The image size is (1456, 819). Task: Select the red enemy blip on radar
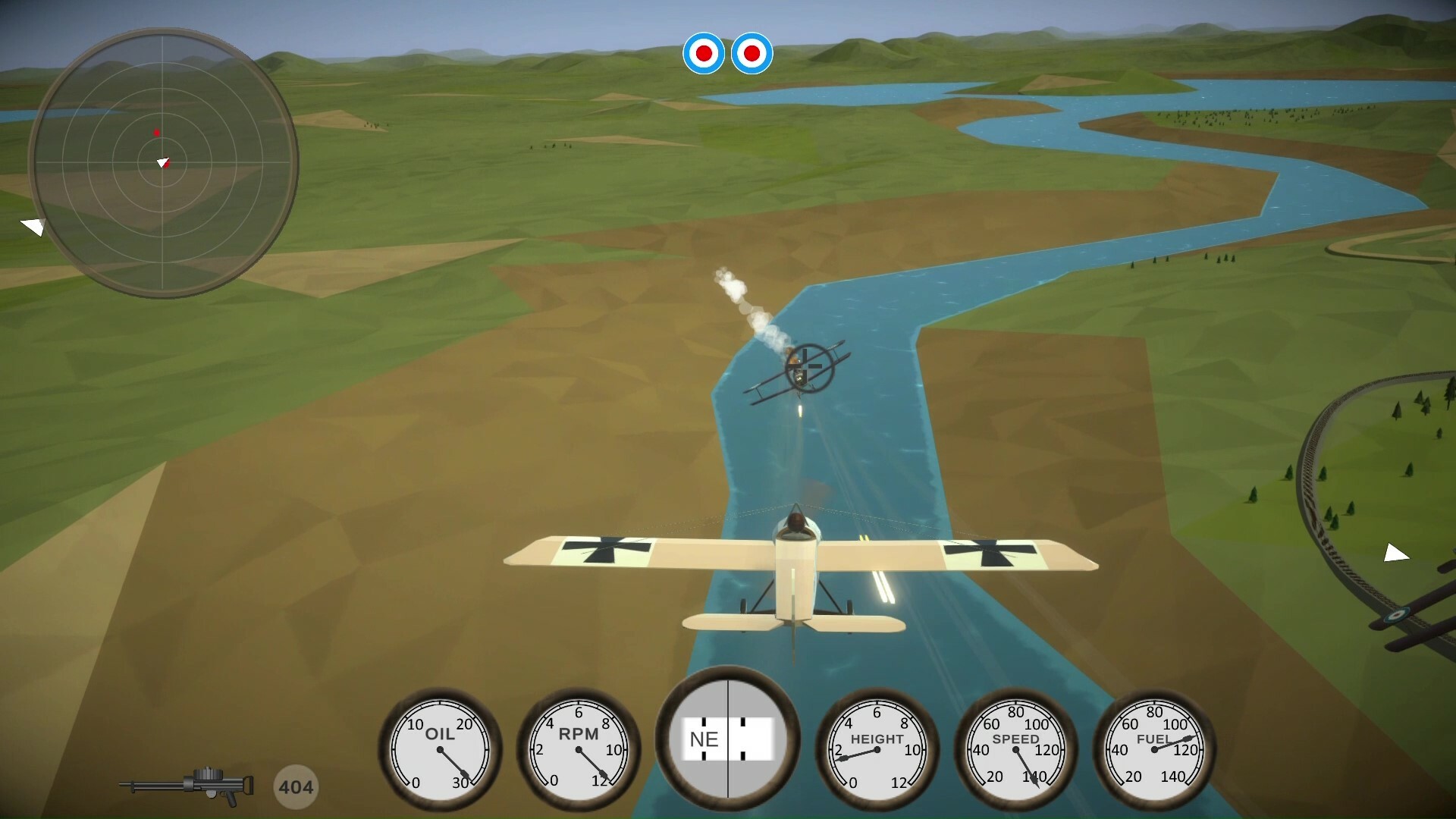[x=157, y=131]
